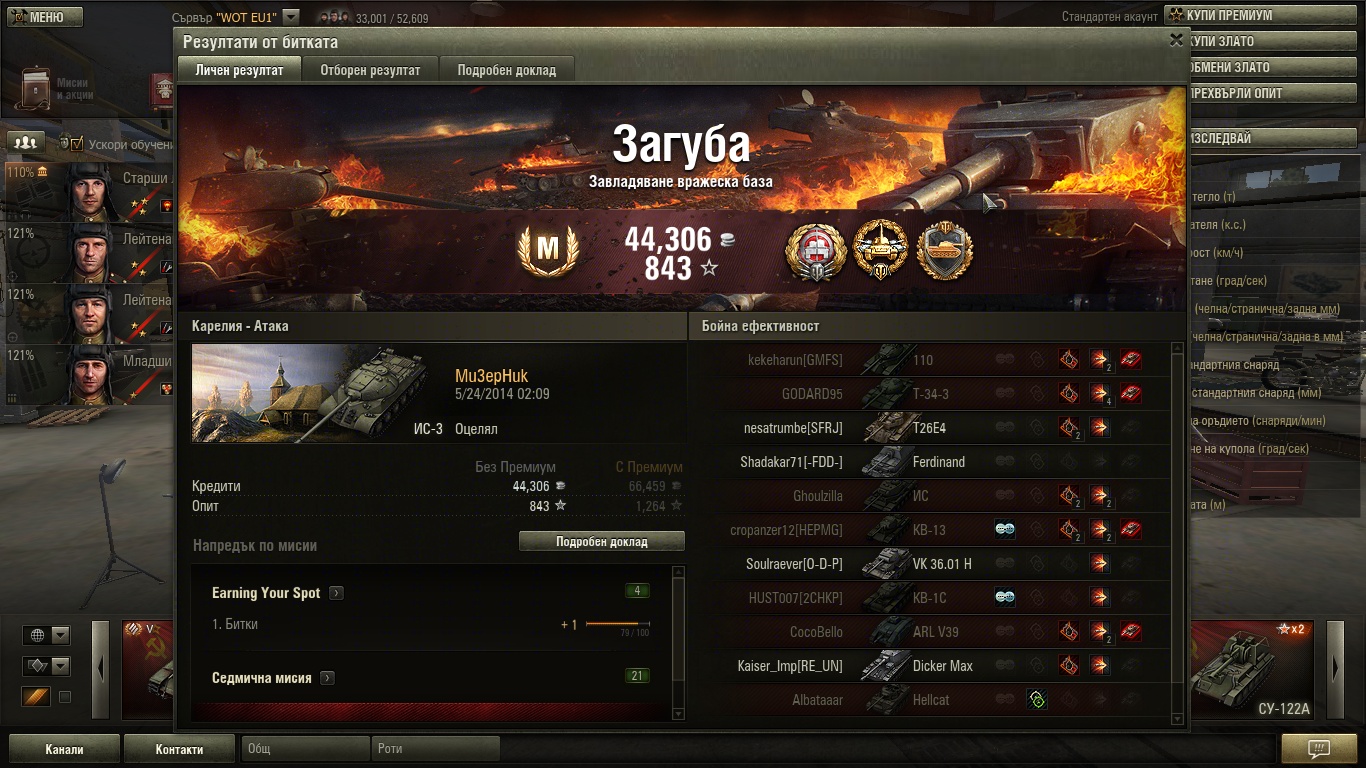Select the Личен резултат tab

pos(238,70)
